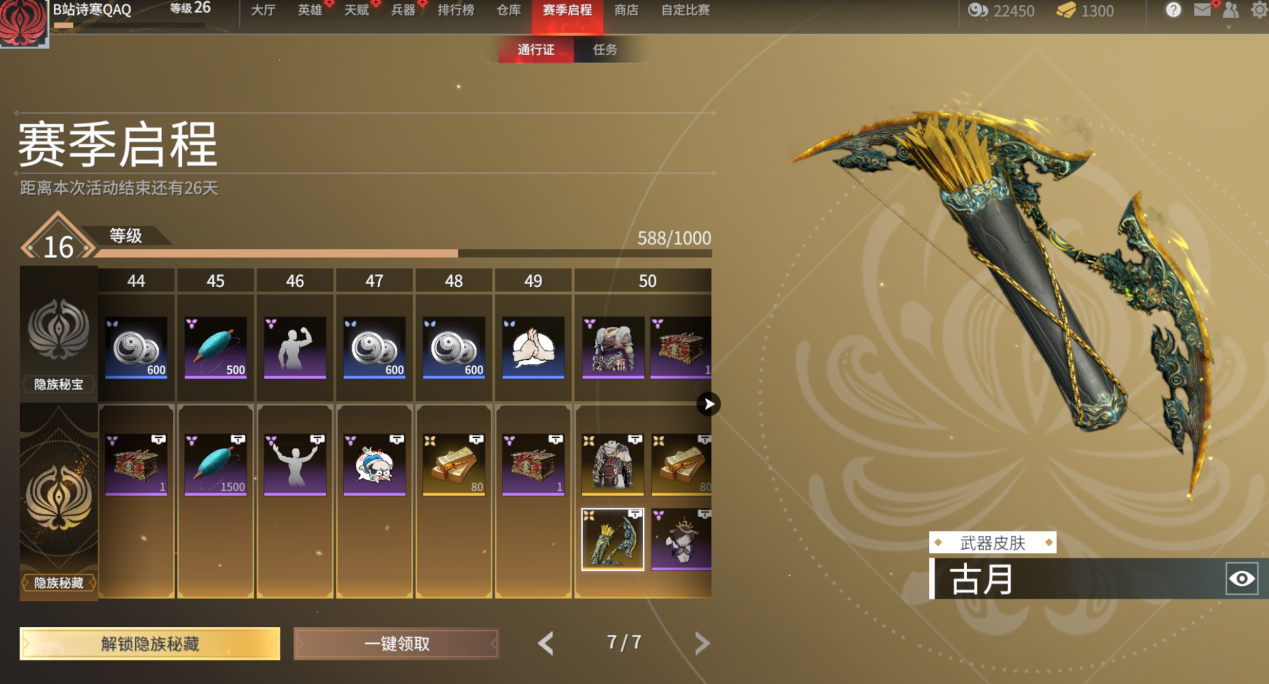Open the 天赋 talents menu
Image resolution: width=1269 pixels, height=684 pixels.
356,11
